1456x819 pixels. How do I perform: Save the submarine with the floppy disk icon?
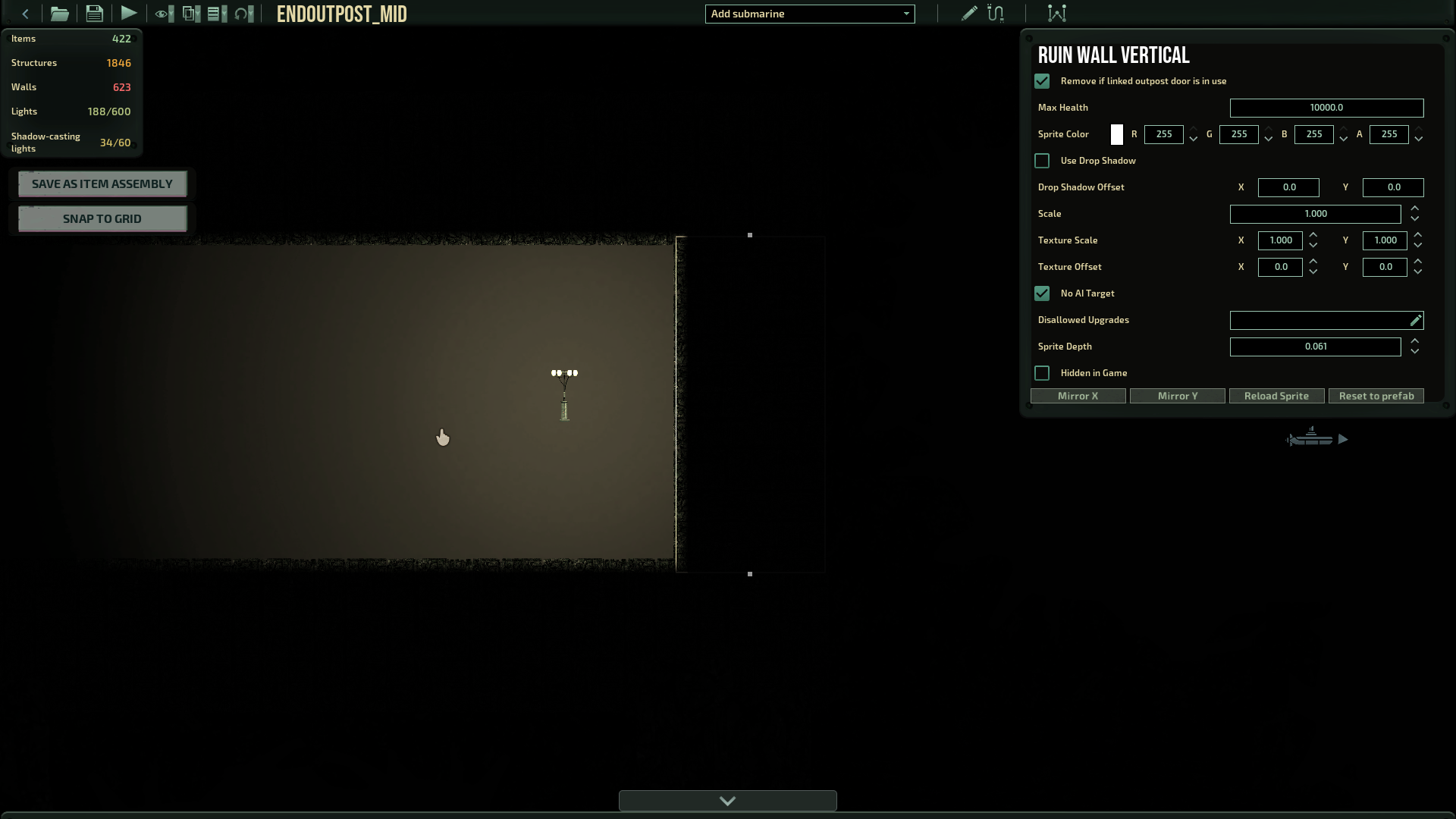click(94, 13)
